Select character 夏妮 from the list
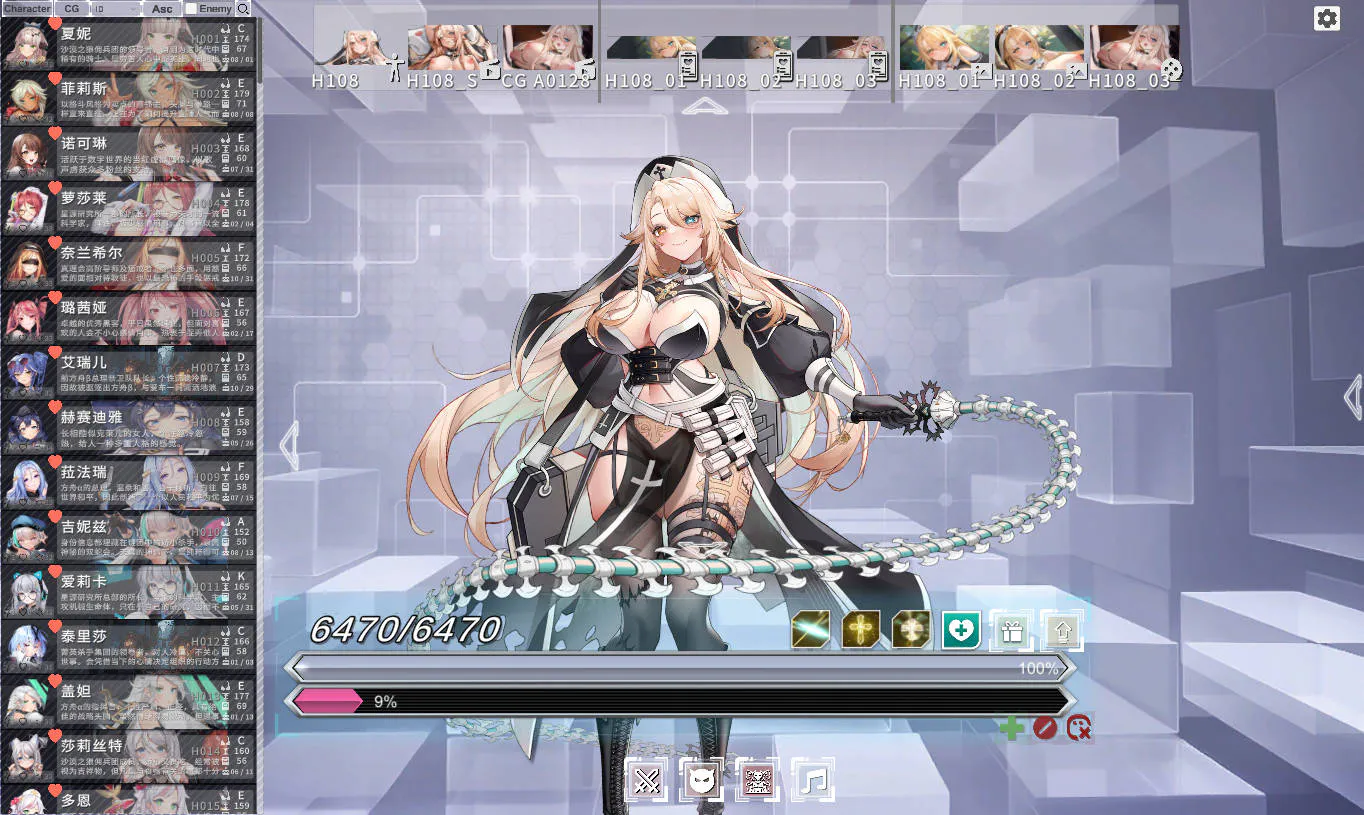1364x815 pixels. pos(128,43)
